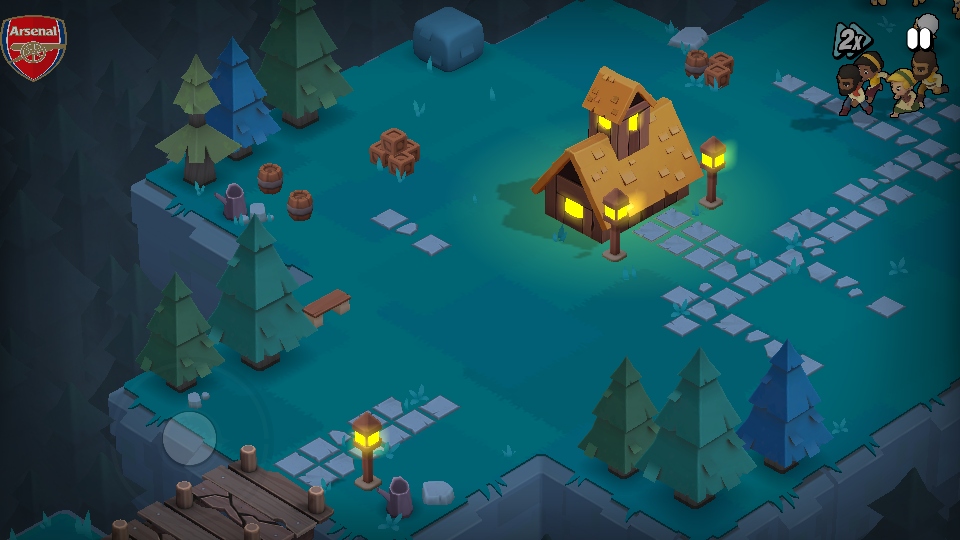960x540 pixels.
Task: Tap the translucent virtual joystick circle
Action: pos(189,438)
